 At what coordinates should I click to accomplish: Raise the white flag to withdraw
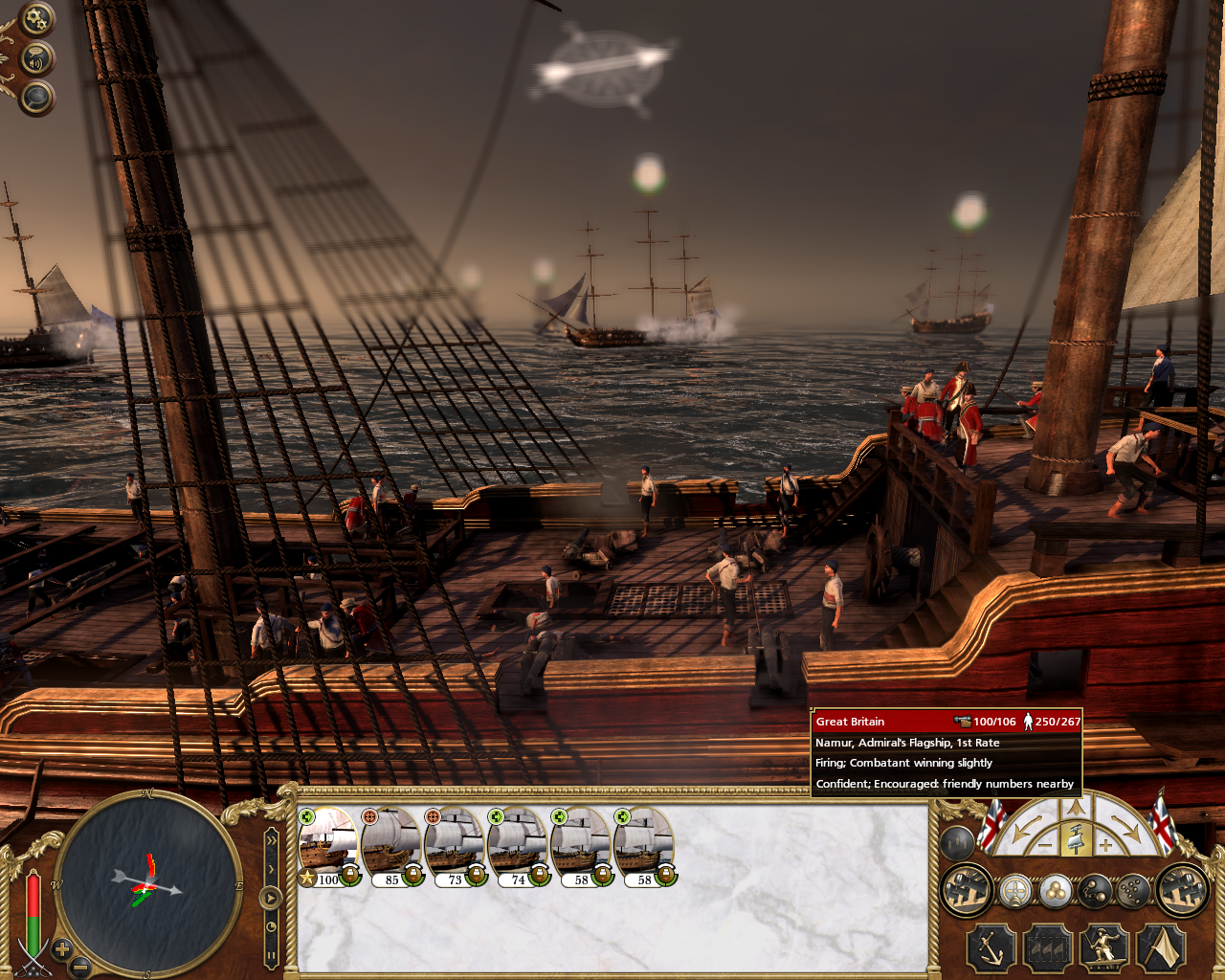(x=1161, y=949)
